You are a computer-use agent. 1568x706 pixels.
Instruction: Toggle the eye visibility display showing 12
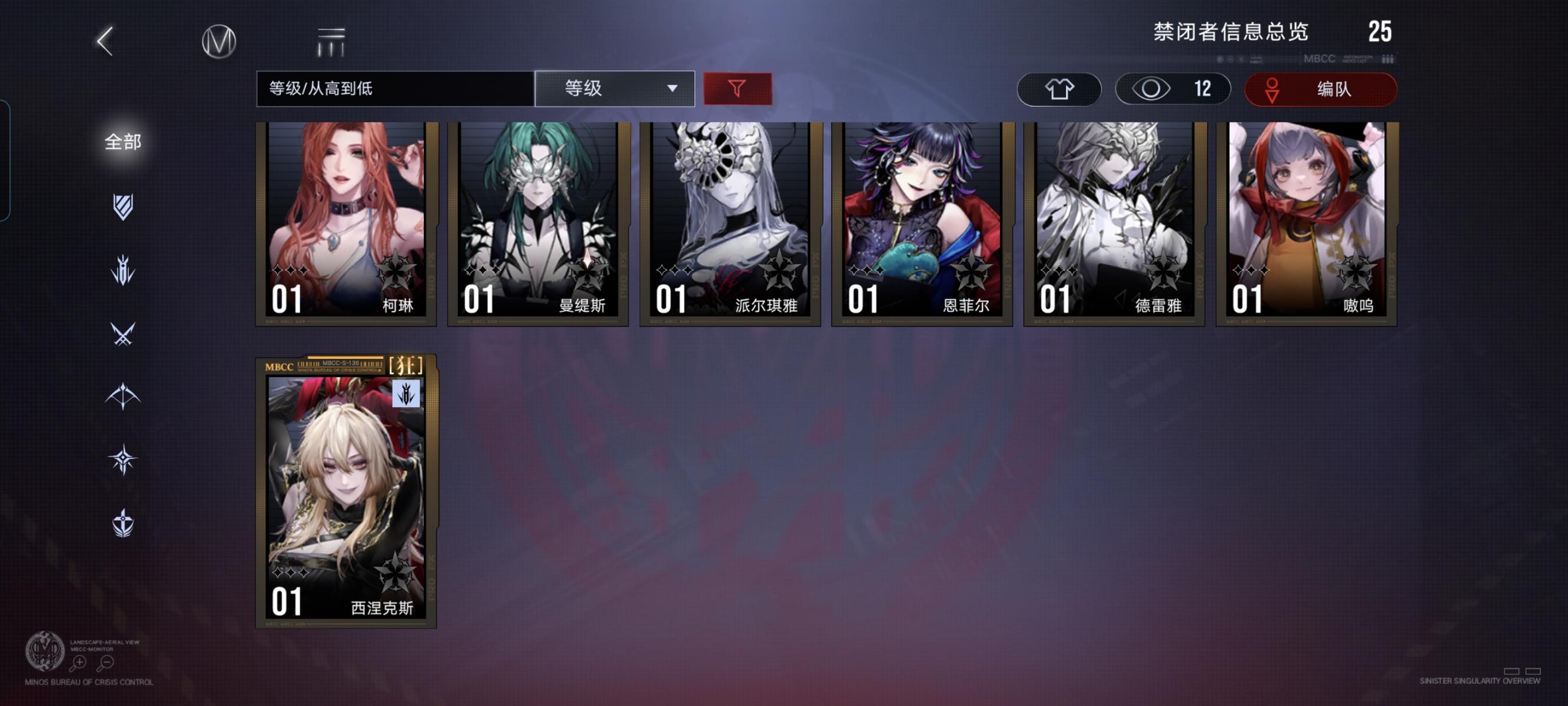click(1172, 89)
